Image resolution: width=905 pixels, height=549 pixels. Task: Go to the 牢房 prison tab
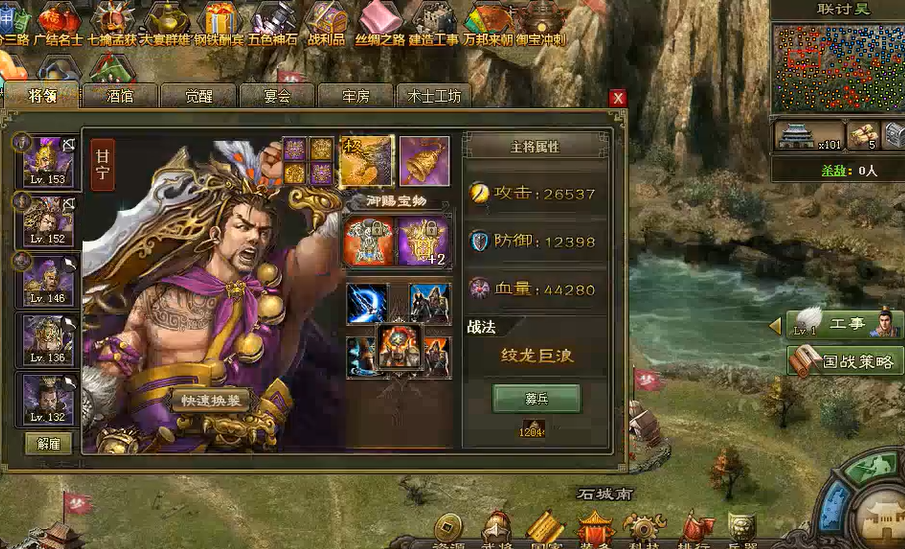coord(356,96)
